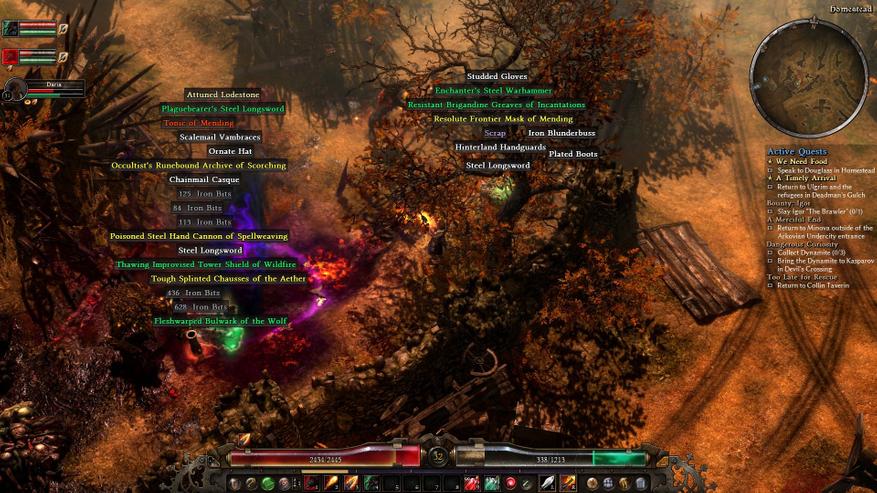
Task: Select the red pet portrait
Action: (x=11, y=57)
